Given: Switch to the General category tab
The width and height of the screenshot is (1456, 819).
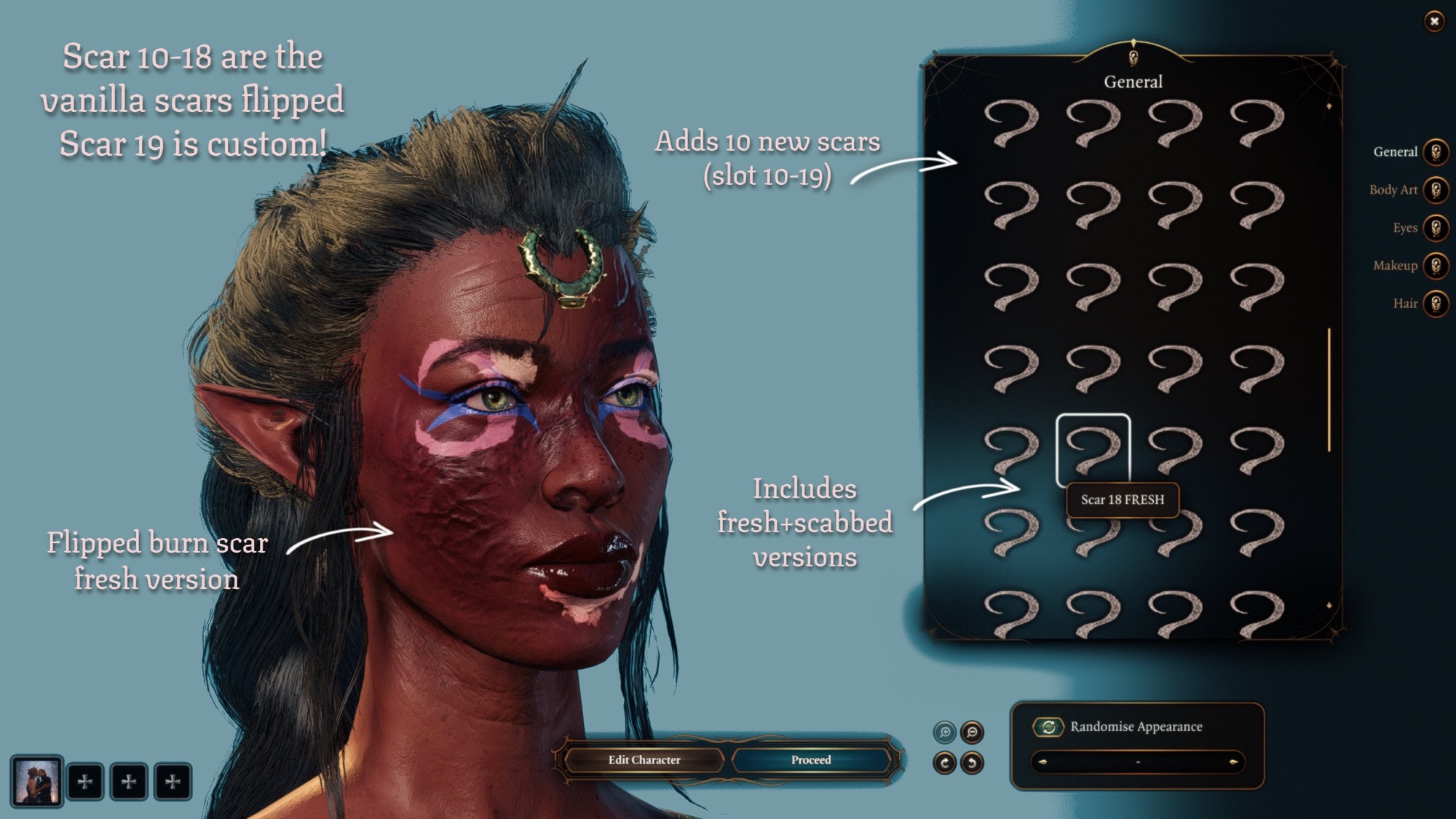Looking at the screenshot, I should tap(1435, 152).
